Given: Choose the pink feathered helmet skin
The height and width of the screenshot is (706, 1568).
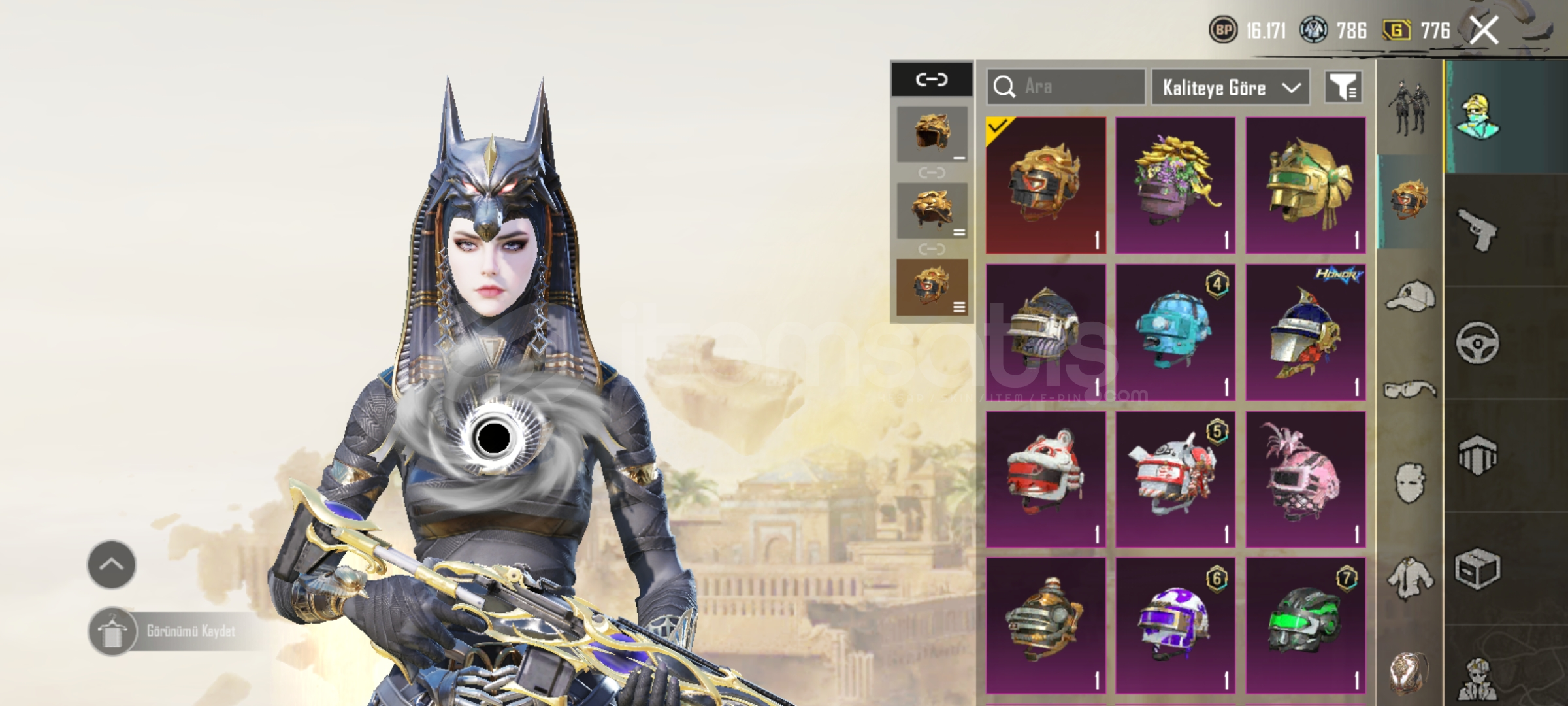Looking at the screenshot, I should tap(1305, 479).
